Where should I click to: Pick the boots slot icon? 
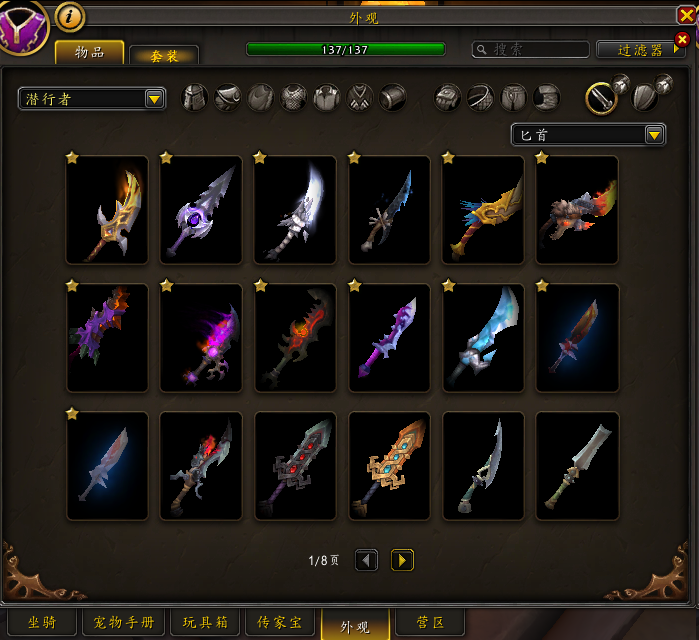click(x=546, y=97)
